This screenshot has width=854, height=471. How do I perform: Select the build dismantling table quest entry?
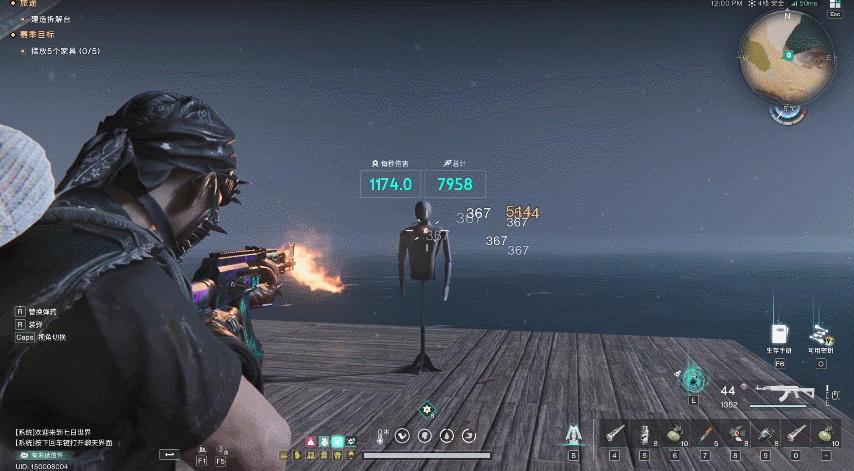pos(50,19)
